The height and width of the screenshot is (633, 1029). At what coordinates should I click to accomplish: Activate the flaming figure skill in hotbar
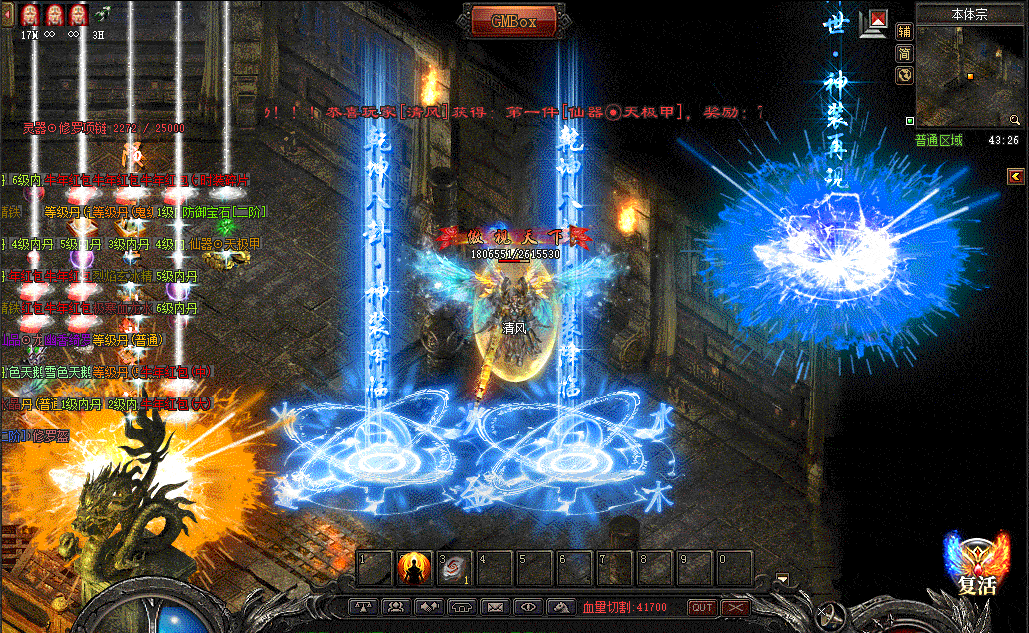[x=414, y=568]
